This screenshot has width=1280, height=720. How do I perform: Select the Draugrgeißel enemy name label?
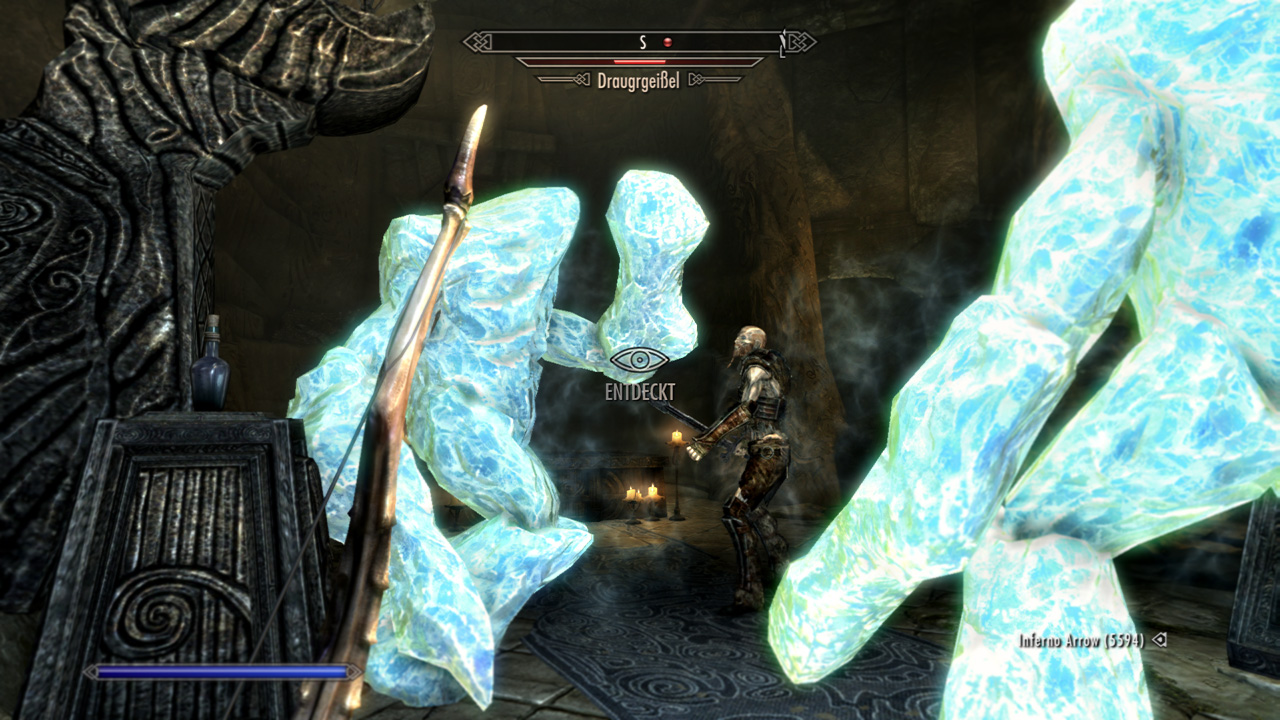[637, 78]
